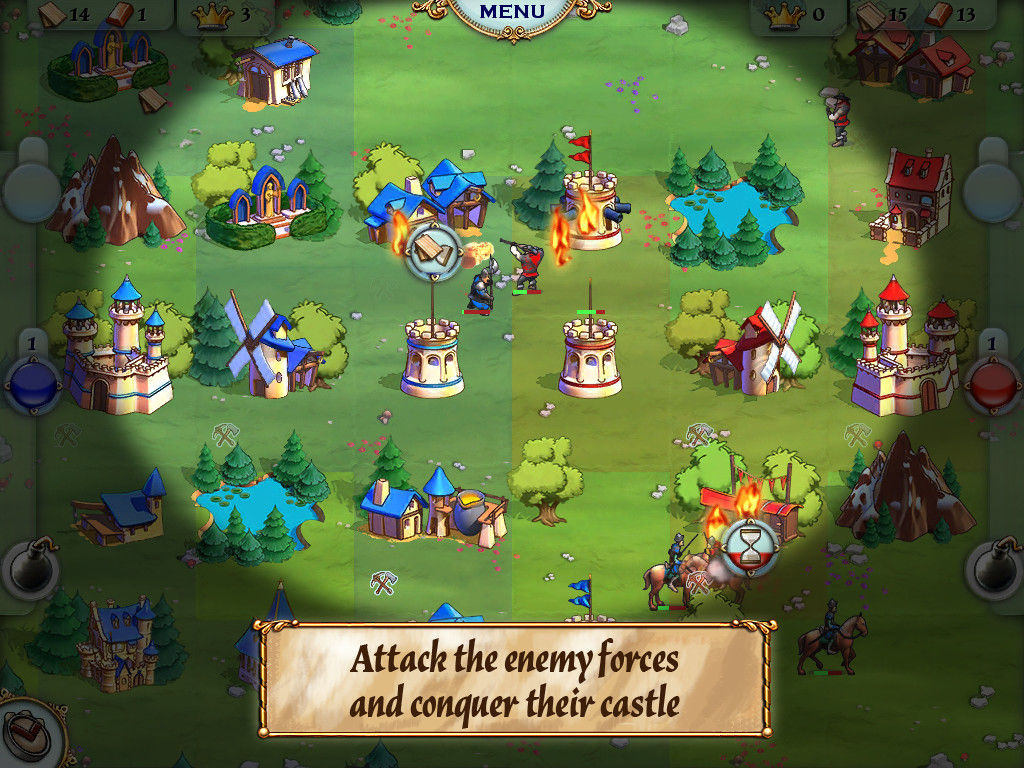Open the MENU at the top
This screenshot has width=1024, height=768.
(512, 13)
